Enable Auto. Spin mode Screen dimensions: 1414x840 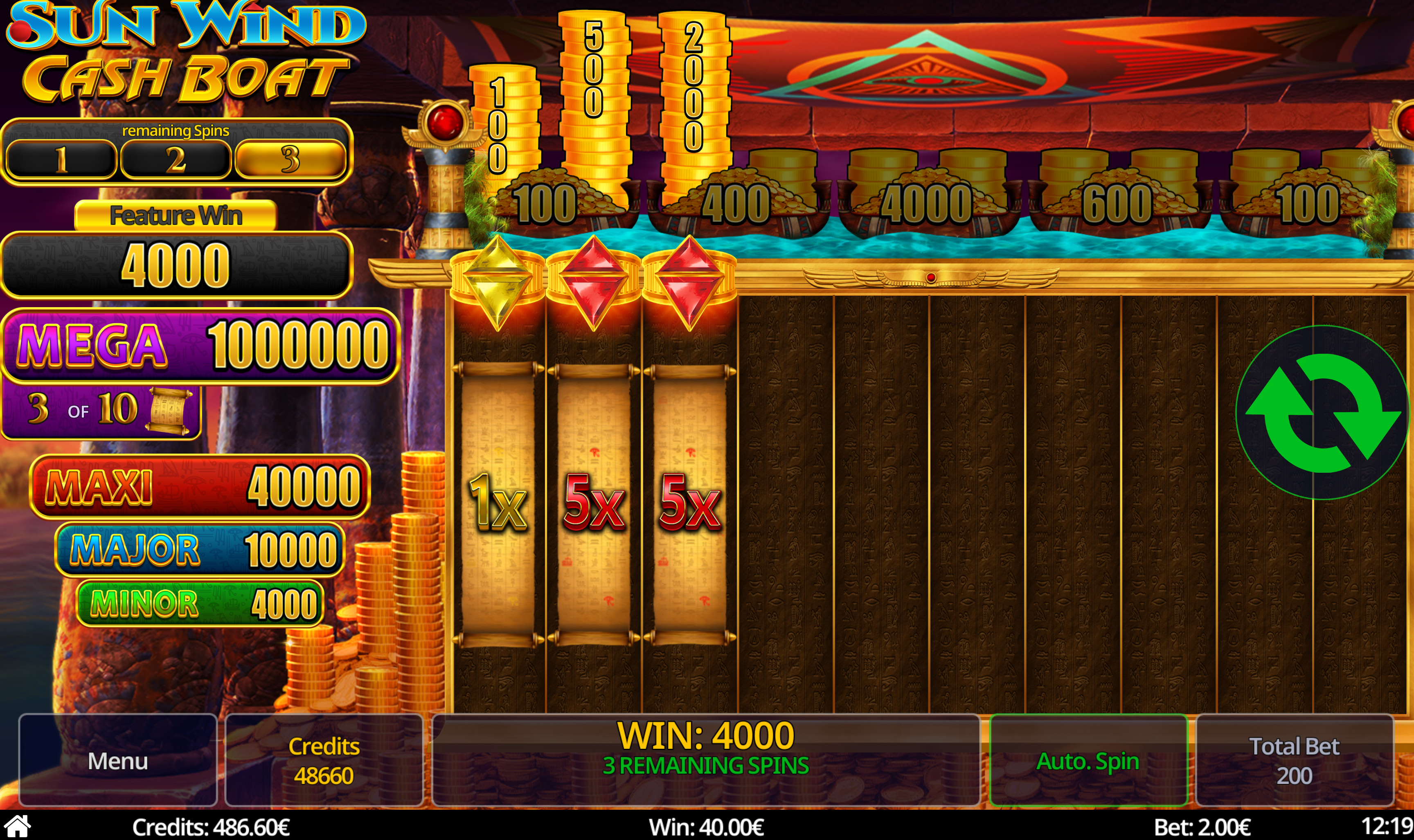tap(1088, 761)
